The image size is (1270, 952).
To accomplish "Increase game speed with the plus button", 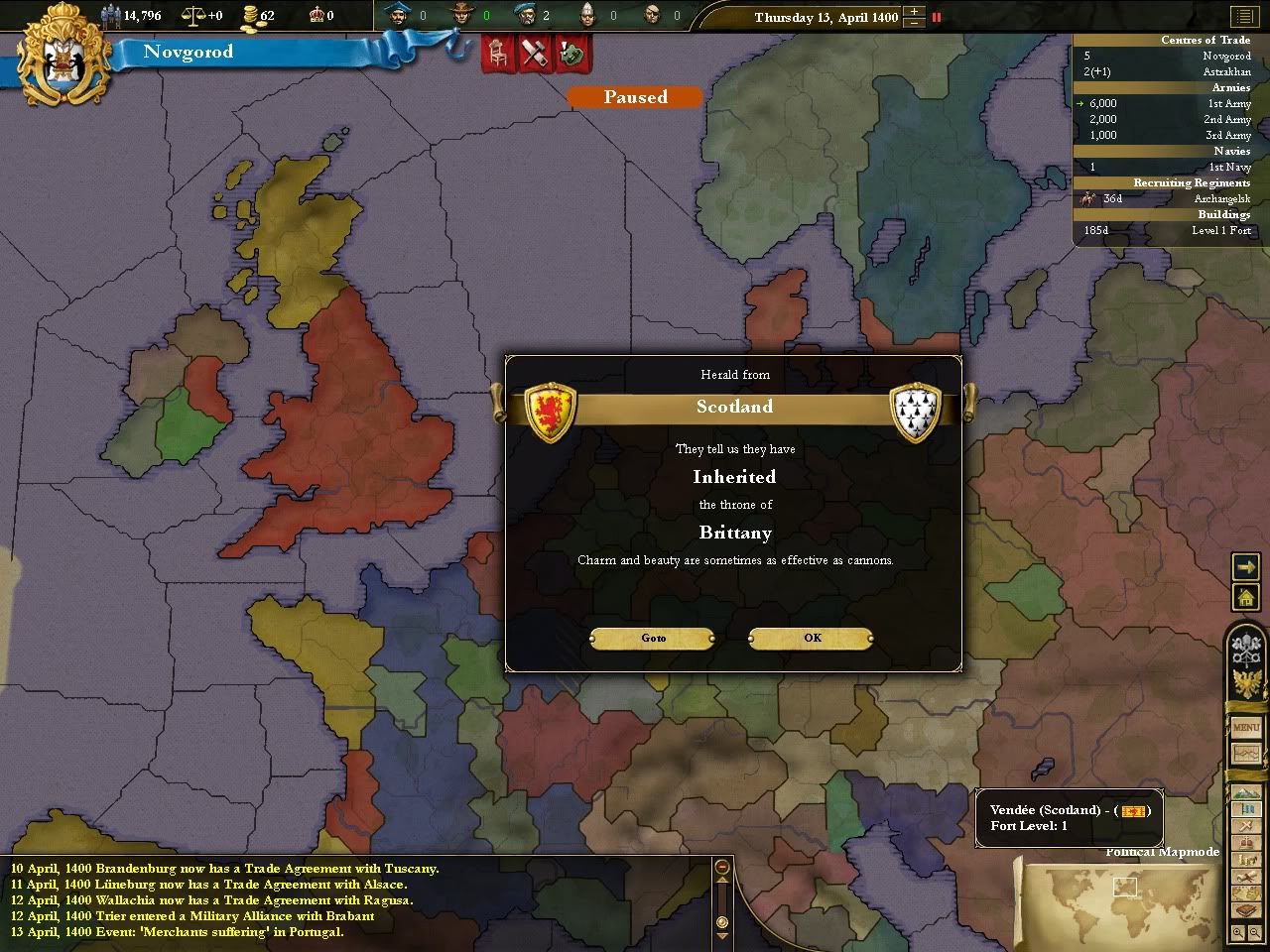I will [915, 12].
